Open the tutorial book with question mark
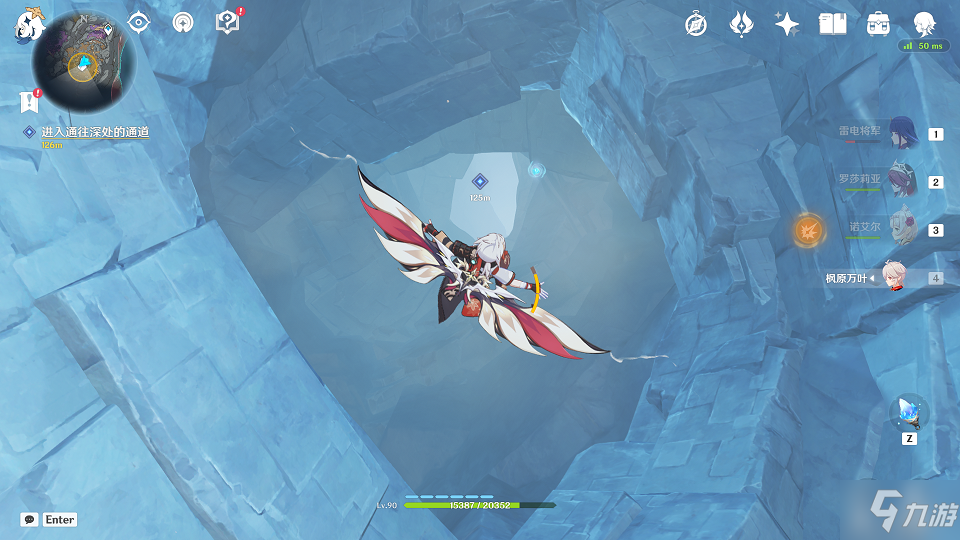 227,22
